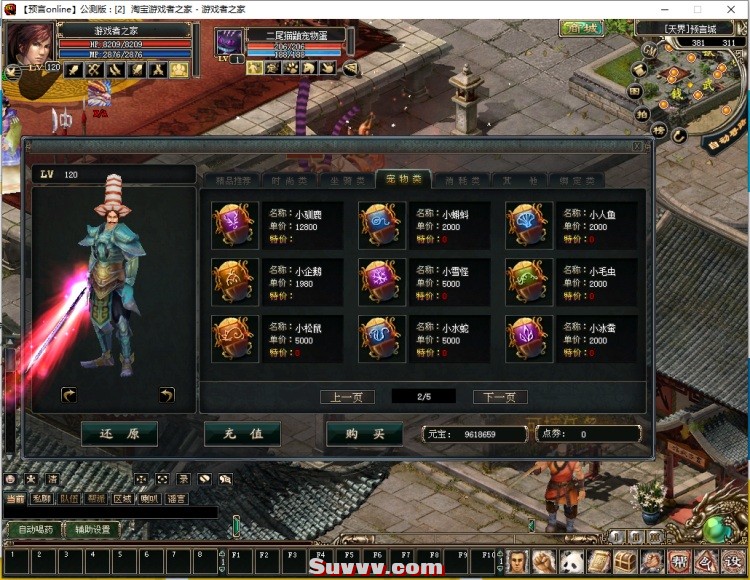Image resolution: width=750 pixels, height=580 pixels.
Task: Open the 时尚类 fashion tab
Action: [x=289, y=181]
